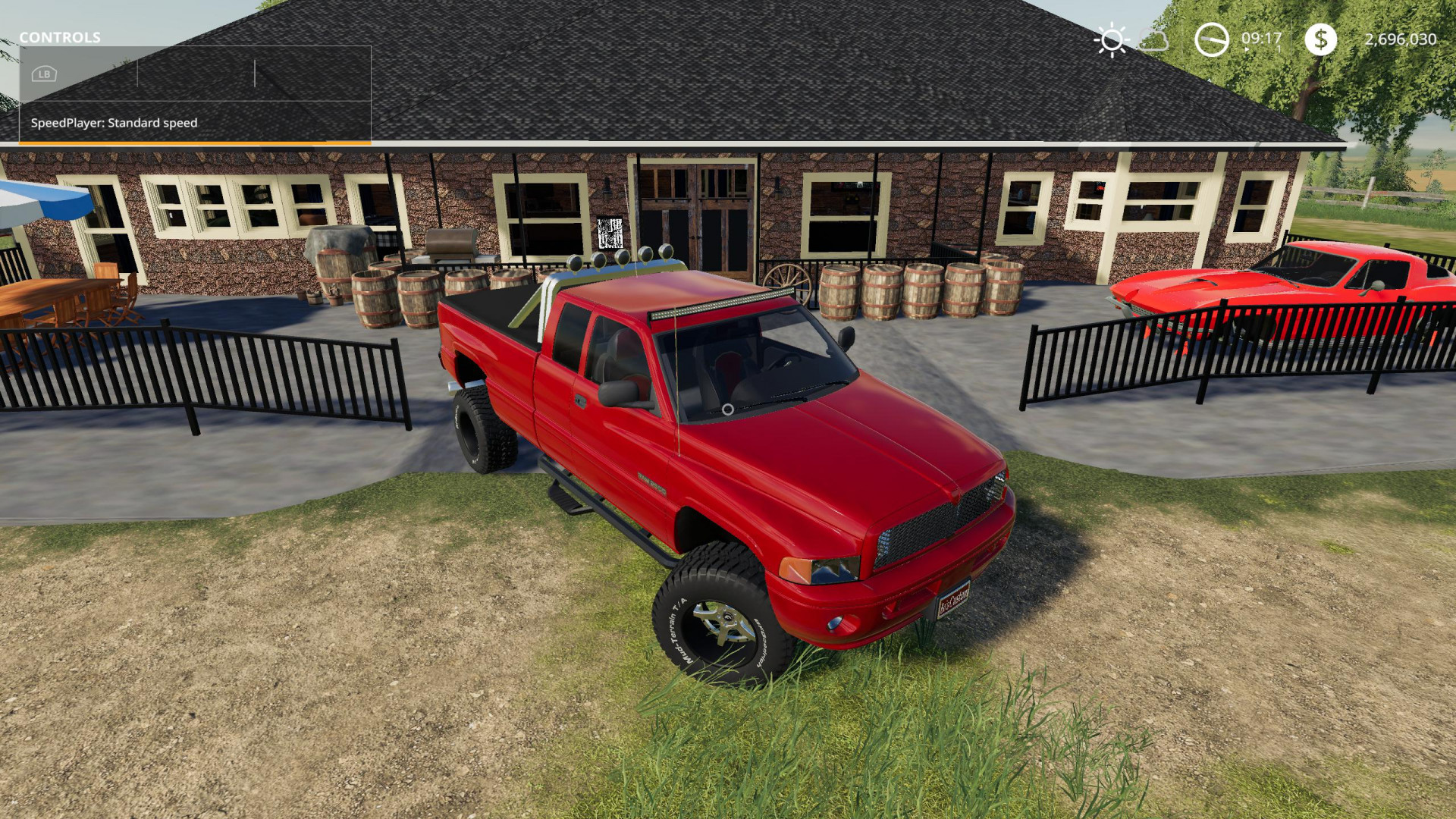Click the time readout showing 09:17
This screenshot has height=819, width=1456.
coord(1261,38)
